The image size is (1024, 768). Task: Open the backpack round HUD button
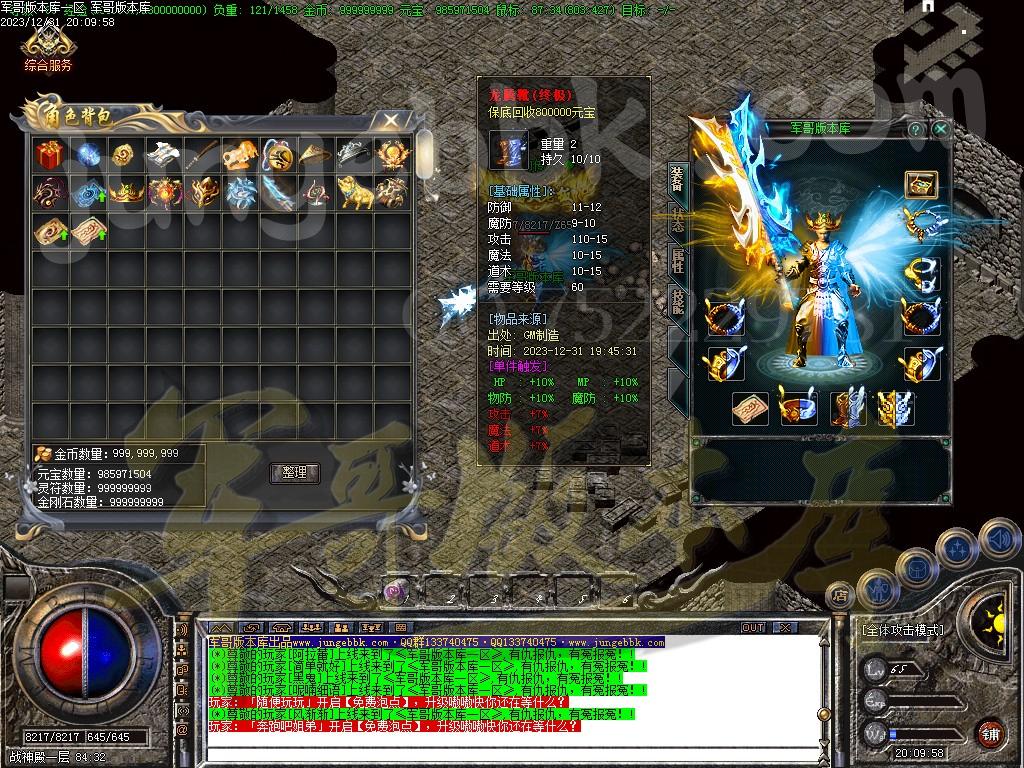(917, 568)
